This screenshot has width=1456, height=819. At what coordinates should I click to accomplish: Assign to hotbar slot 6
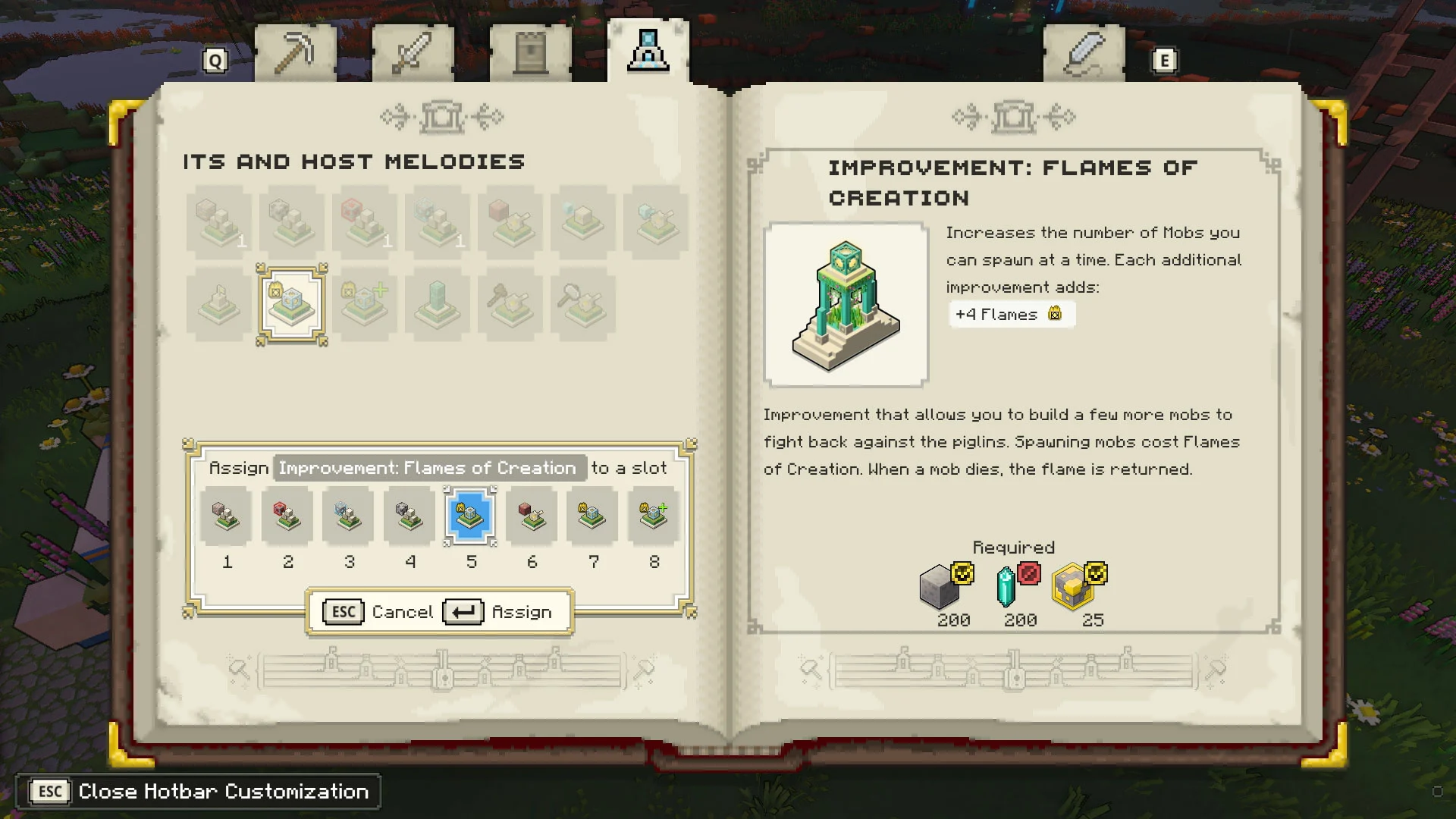pyautogui.click(x=532, y=517)
